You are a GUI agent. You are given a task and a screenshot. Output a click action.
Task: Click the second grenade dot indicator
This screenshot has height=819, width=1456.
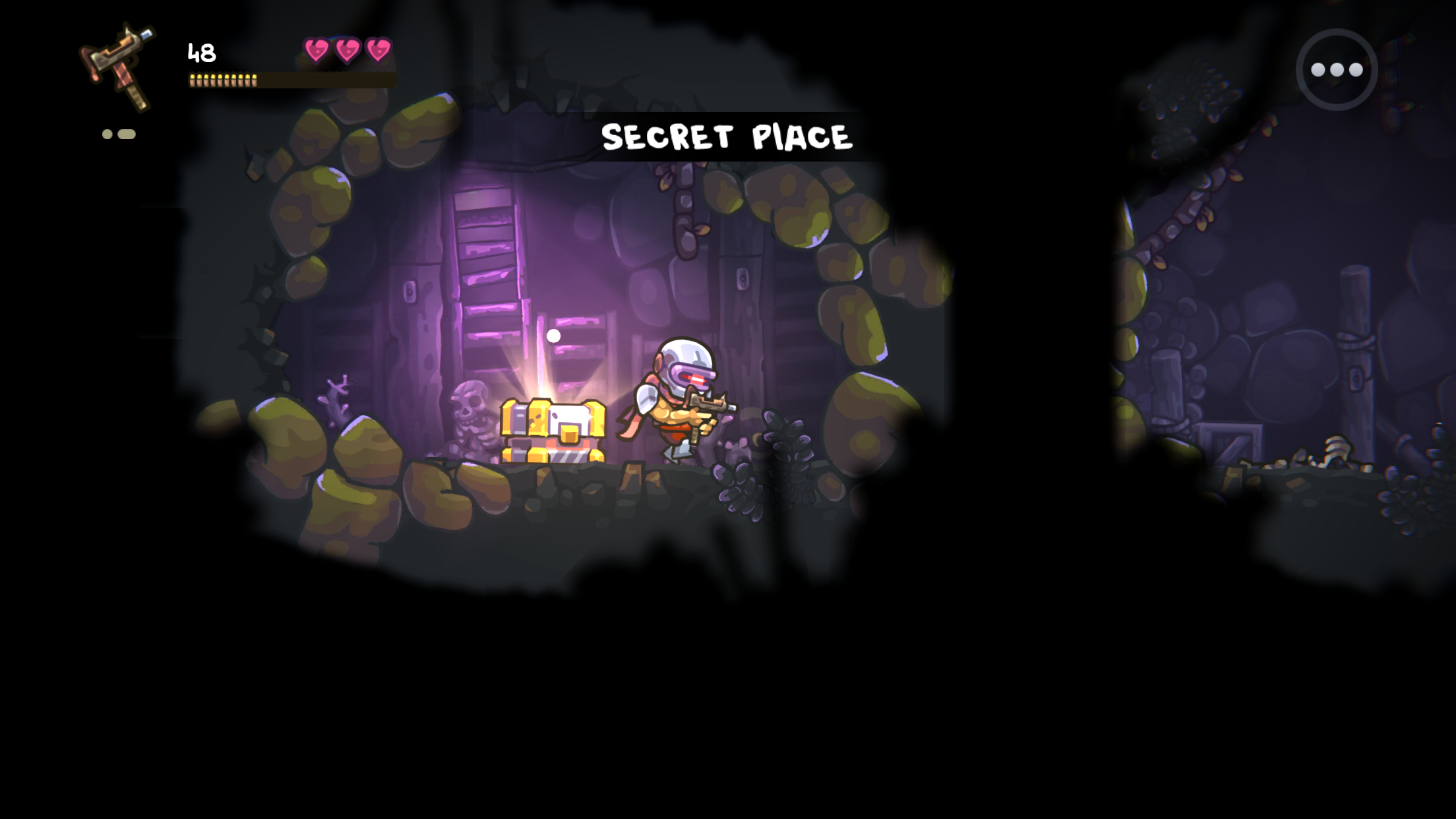click(x=126, y=135)
